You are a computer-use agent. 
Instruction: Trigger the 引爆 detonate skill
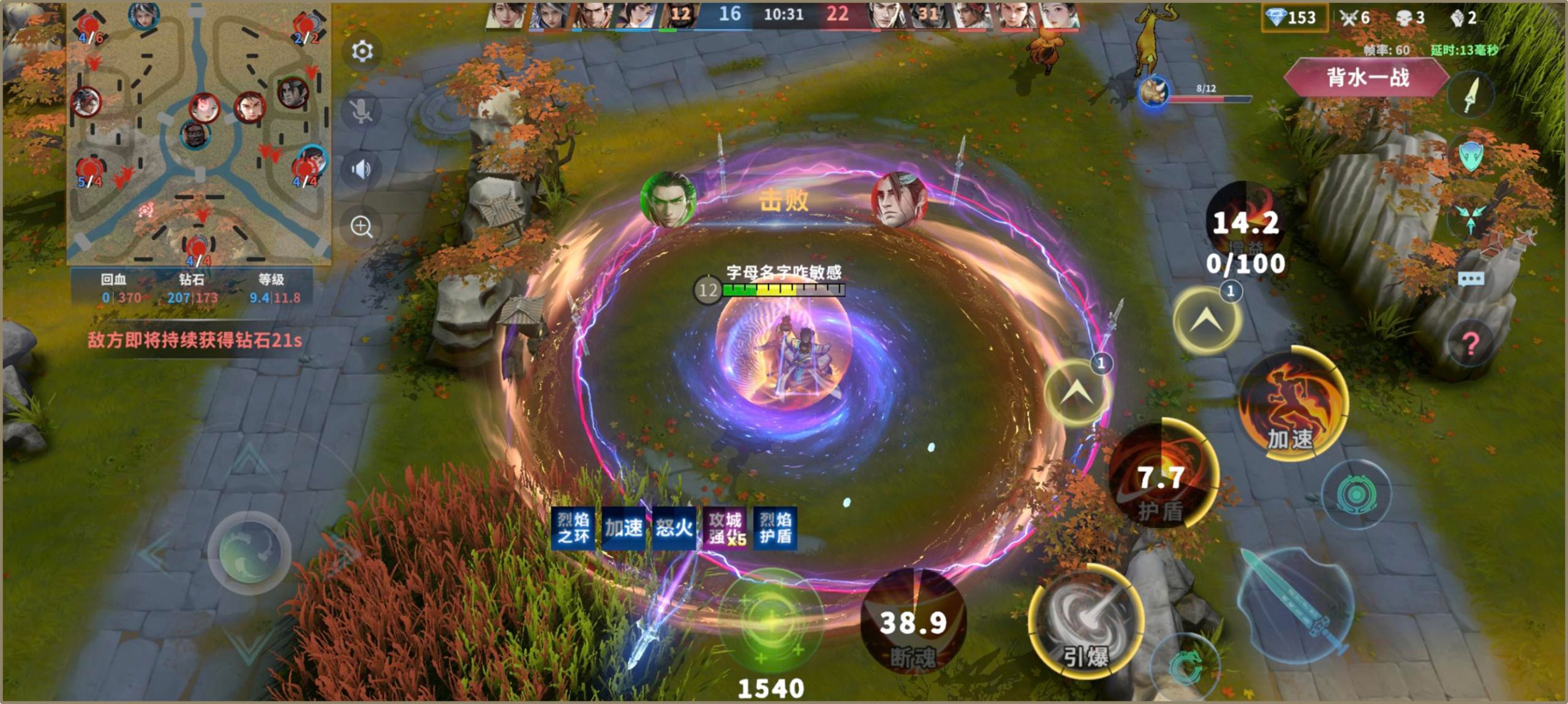(x=1085, y=621)
